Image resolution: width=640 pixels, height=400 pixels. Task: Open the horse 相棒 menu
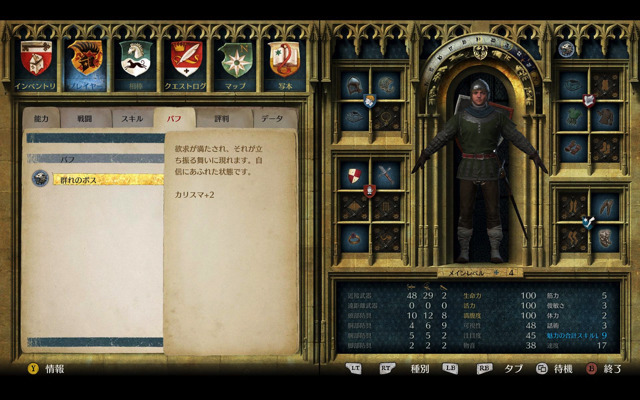[136, 60]
